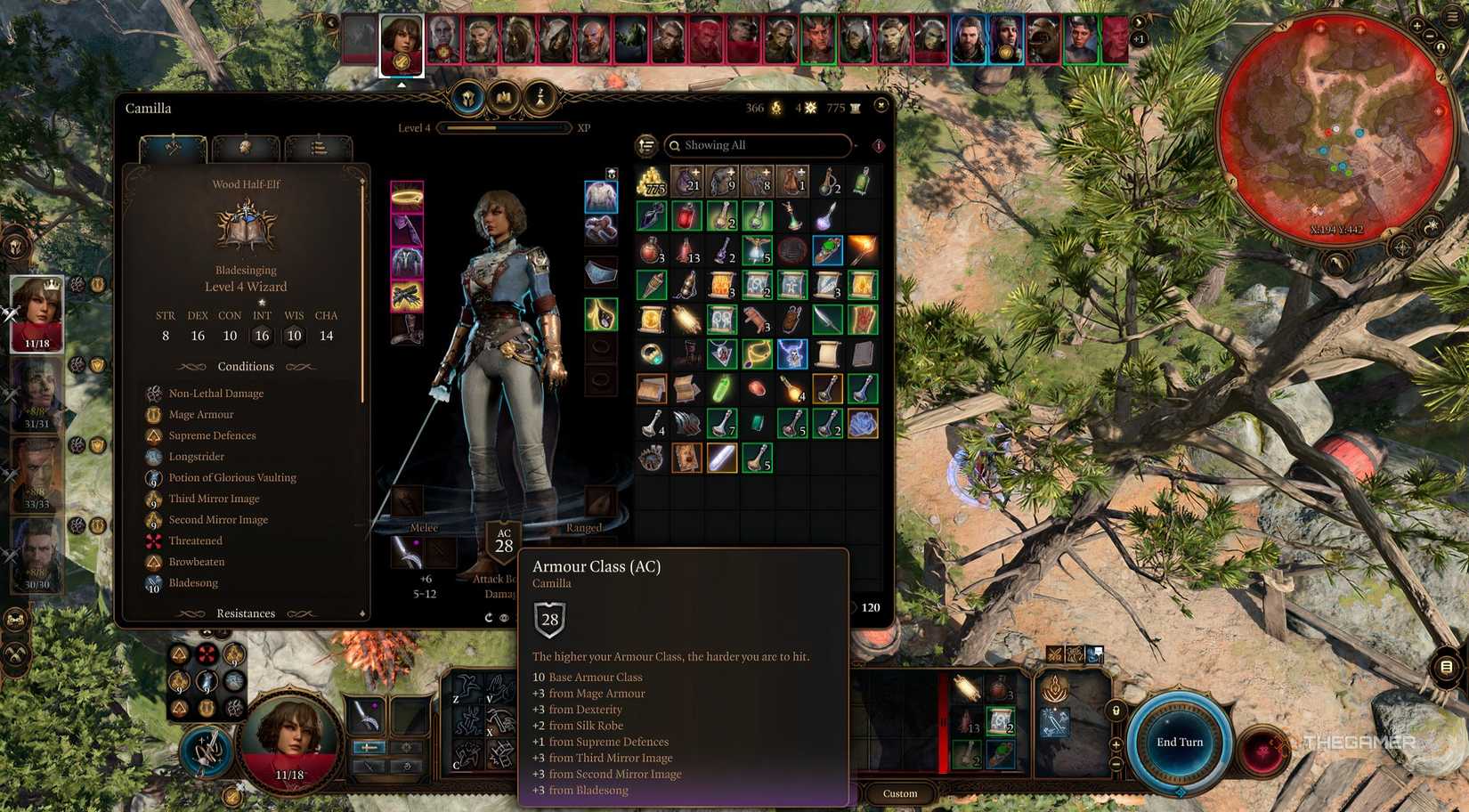Image resolution: width=1469 pixels, height=812 pixels.
Task: Toggle the lock icon beside the hotbar
Action: [x=1116, y=710]
